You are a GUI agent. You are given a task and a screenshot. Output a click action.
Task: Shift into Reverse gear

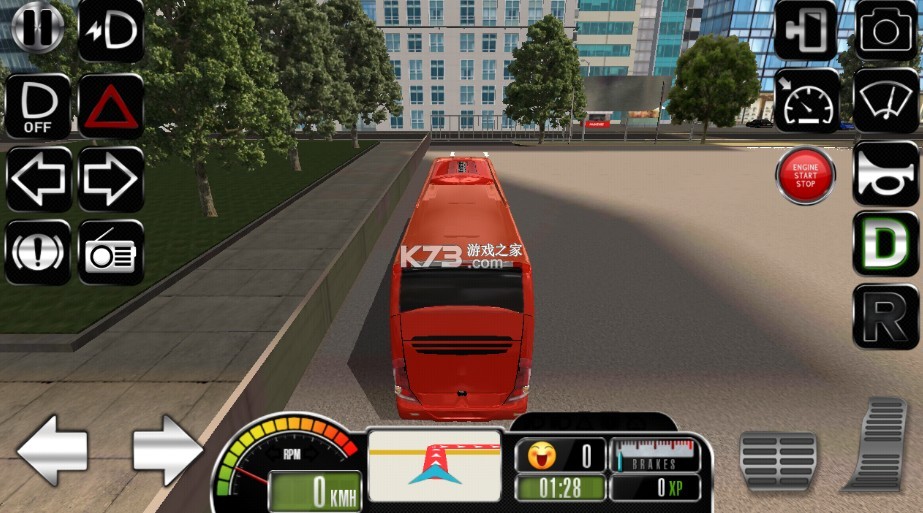[886, 316]
